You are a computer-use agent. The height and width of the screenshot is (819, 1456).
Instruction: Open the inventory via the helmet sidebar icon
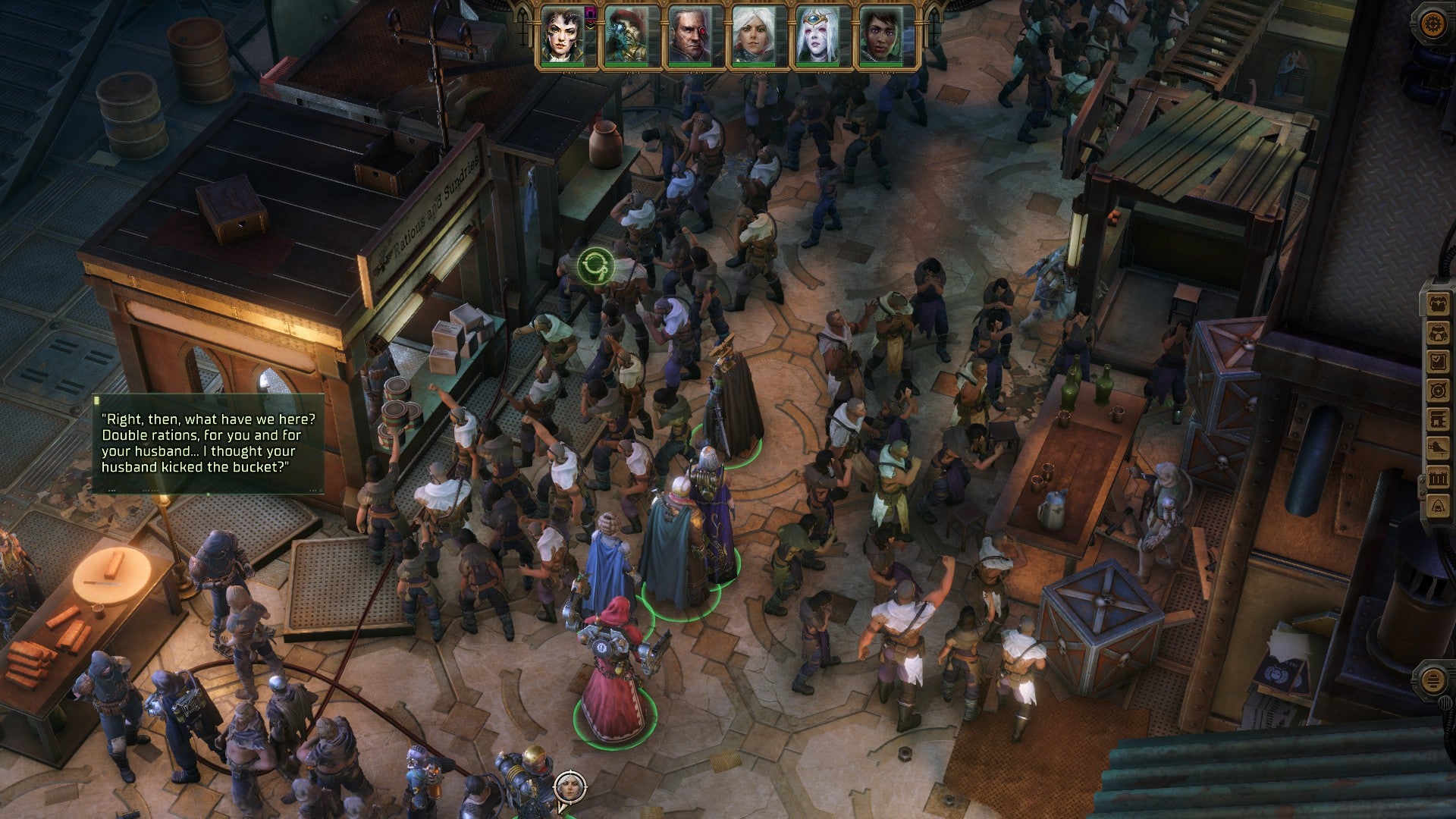(x=1439, y=332)
